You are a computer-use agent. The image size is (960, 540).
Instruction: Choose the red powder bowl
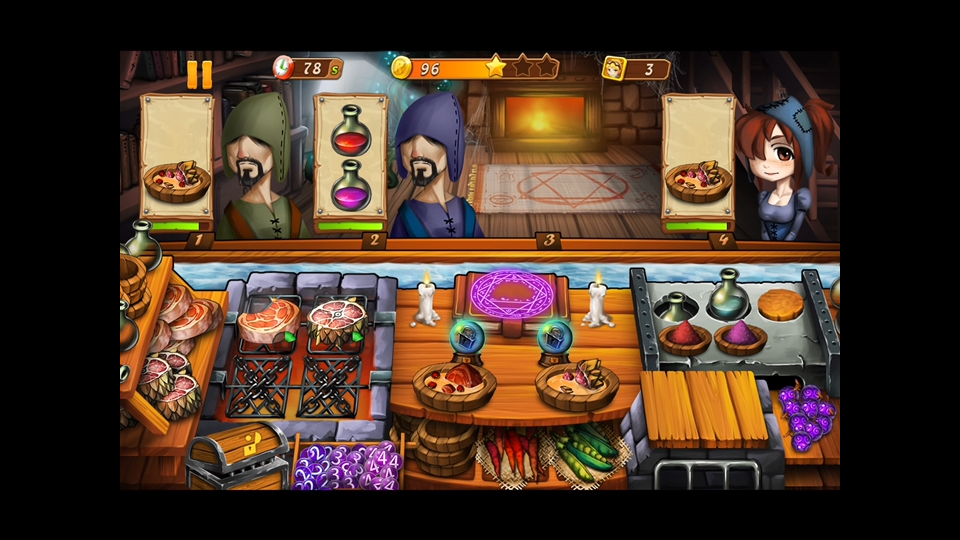pyautogui.click(x=684, y=336)
